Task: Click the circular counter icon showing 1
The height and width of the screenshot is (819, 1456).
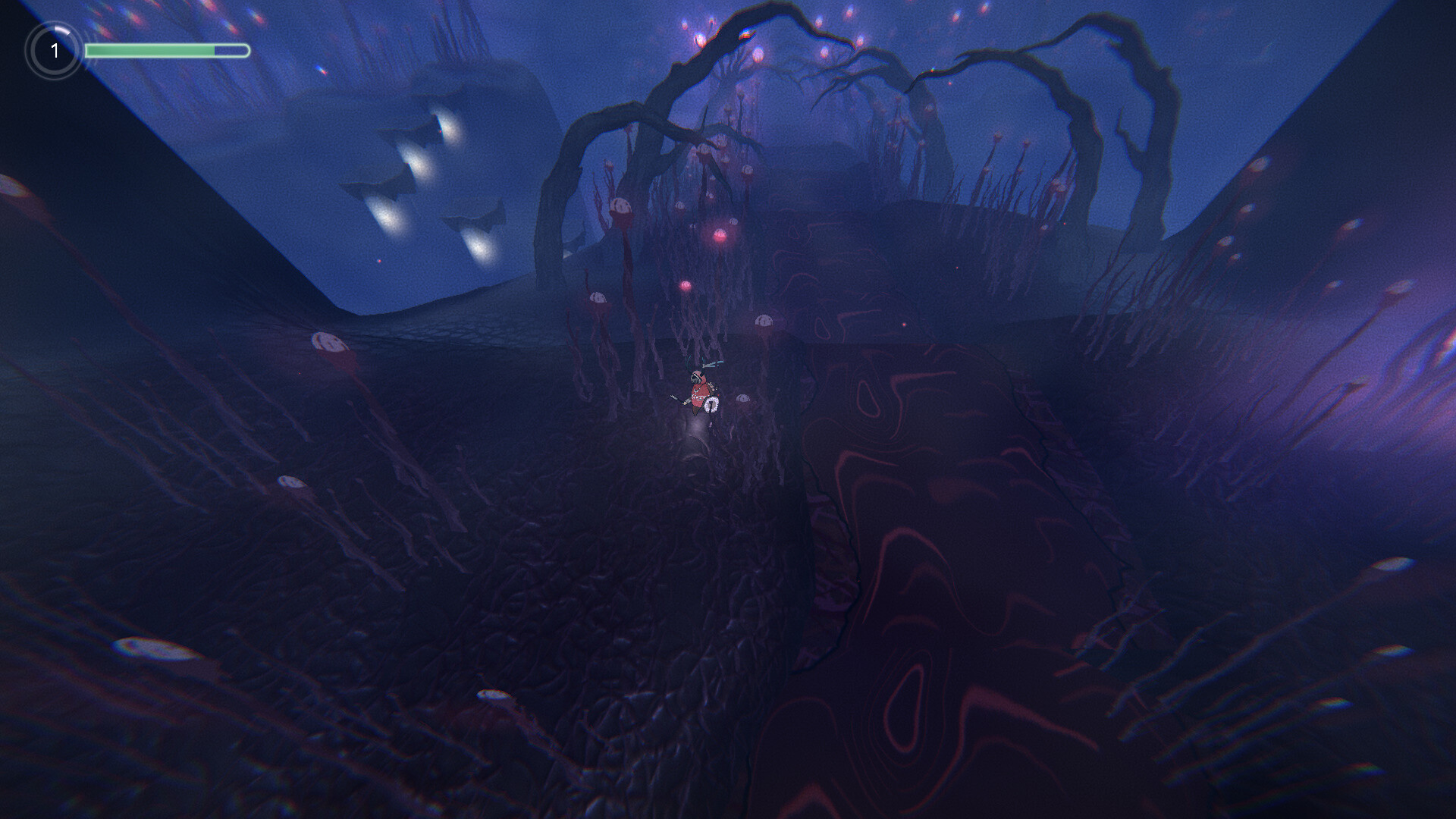Action: click(54, 51)
